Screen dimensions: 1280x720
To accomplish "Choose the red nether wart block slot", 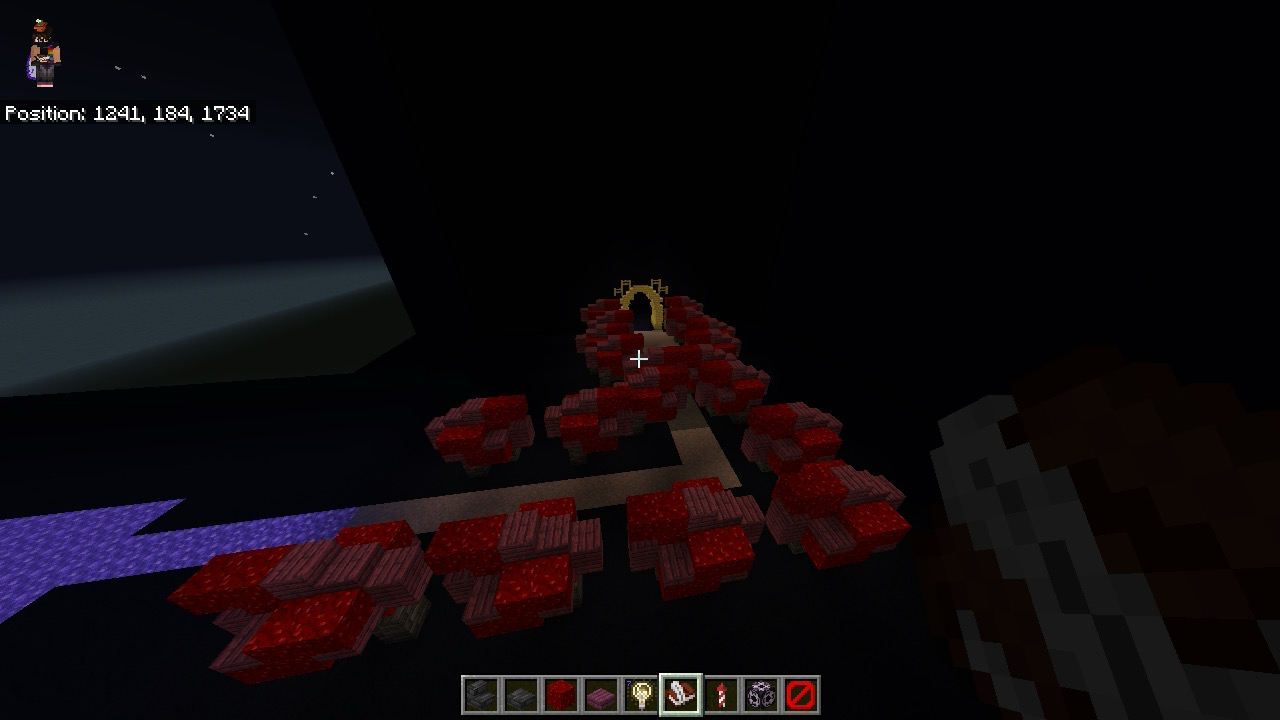I will [561, 695].
